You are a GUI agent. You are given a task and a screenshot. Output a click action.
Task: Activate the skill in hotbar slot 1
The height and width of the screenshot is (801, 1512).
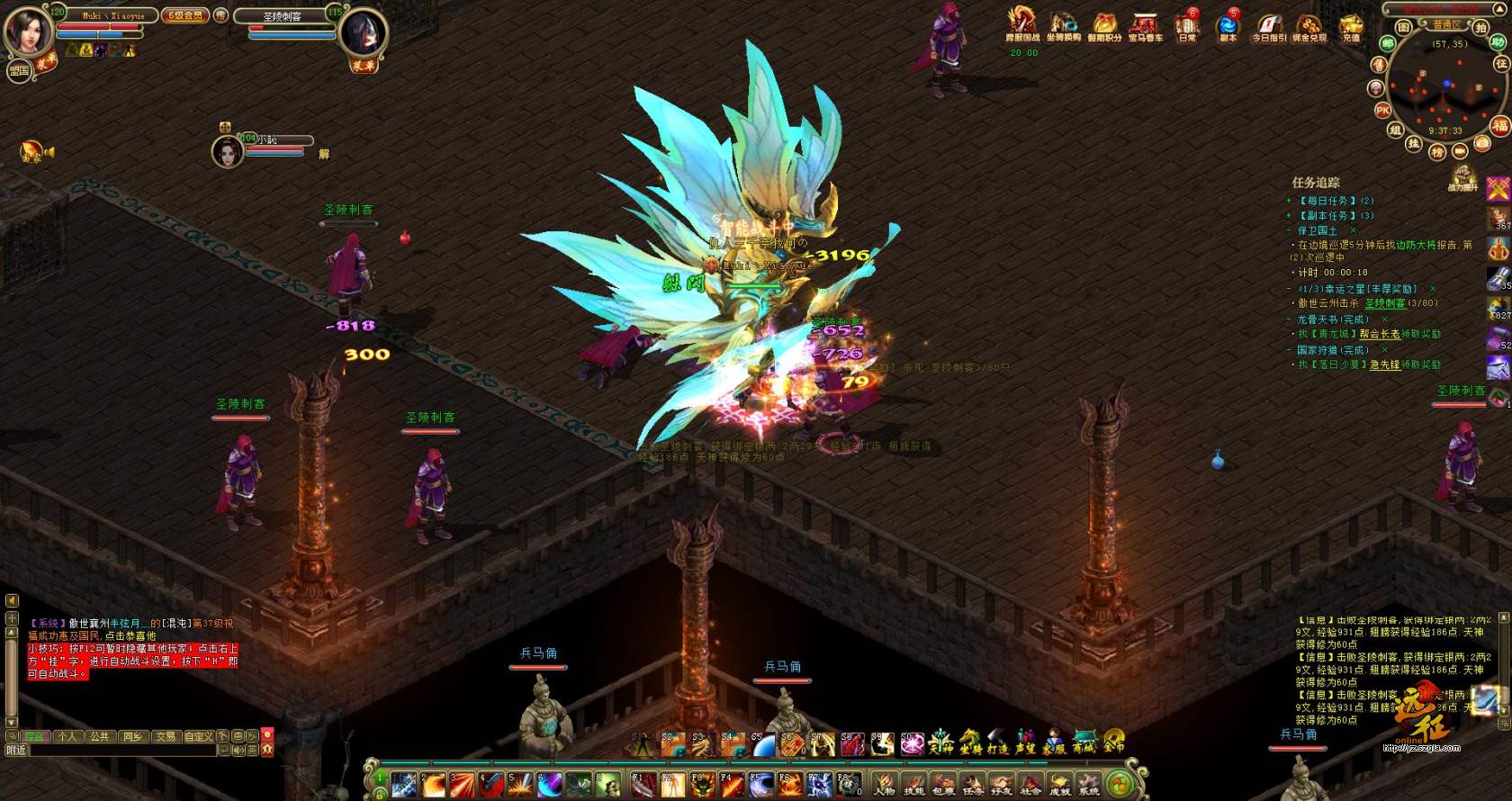(x=403, y=784)
